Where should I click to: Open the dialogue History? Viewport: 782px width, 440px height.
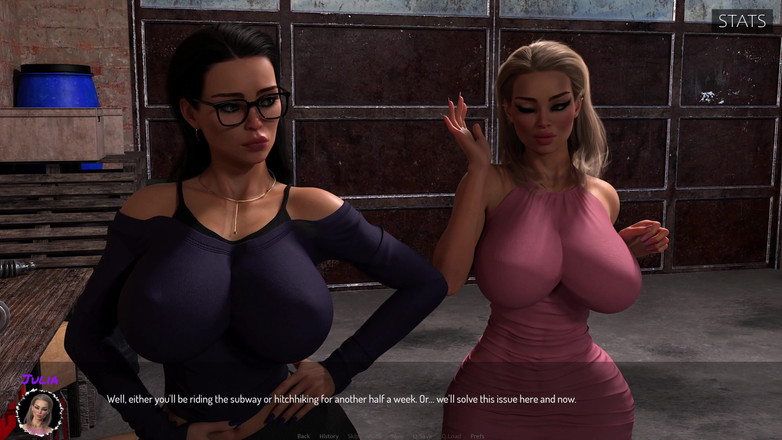point(329,436)
